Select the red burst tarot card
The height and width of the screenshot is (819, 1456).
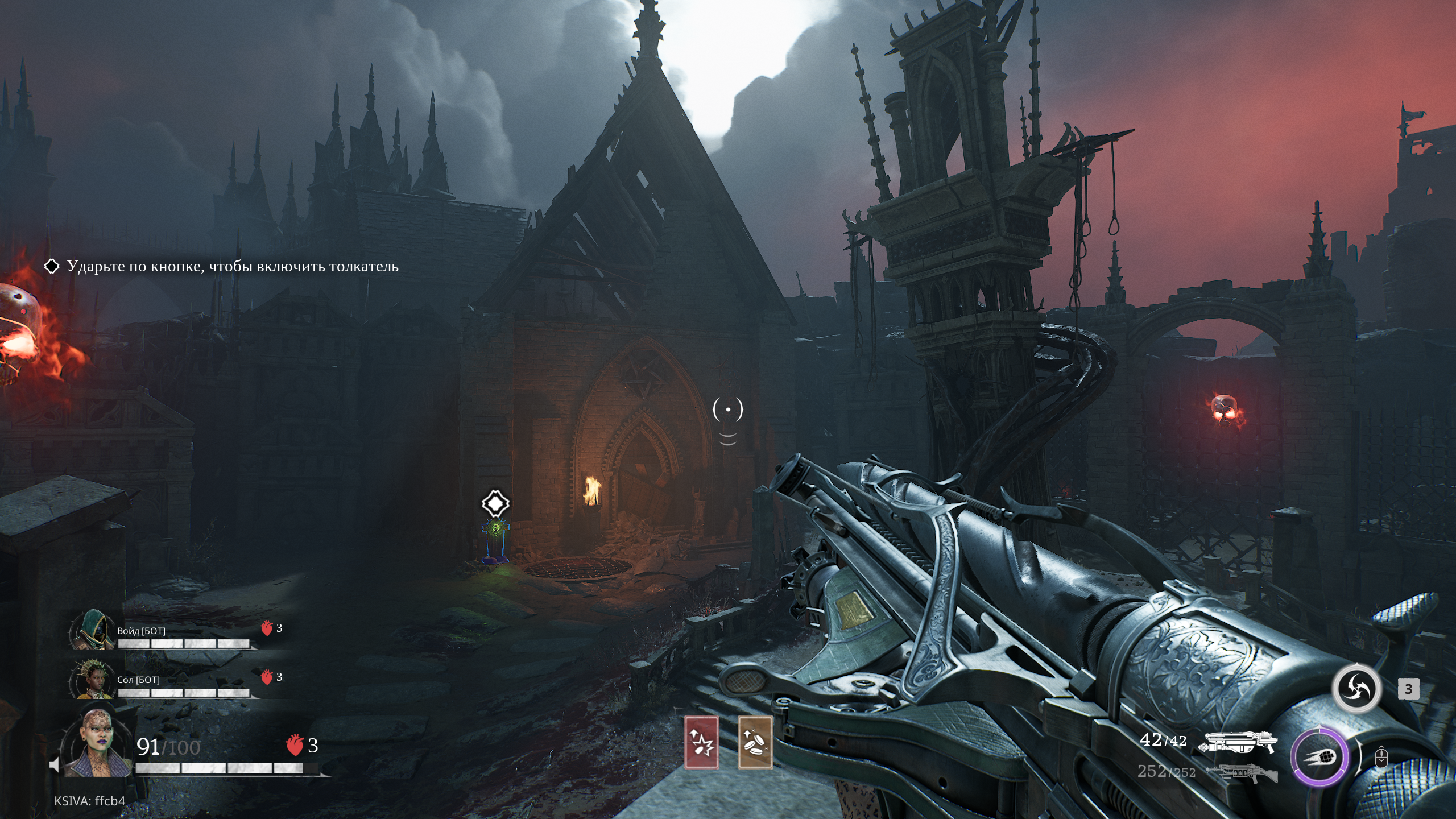coord(701,742)
